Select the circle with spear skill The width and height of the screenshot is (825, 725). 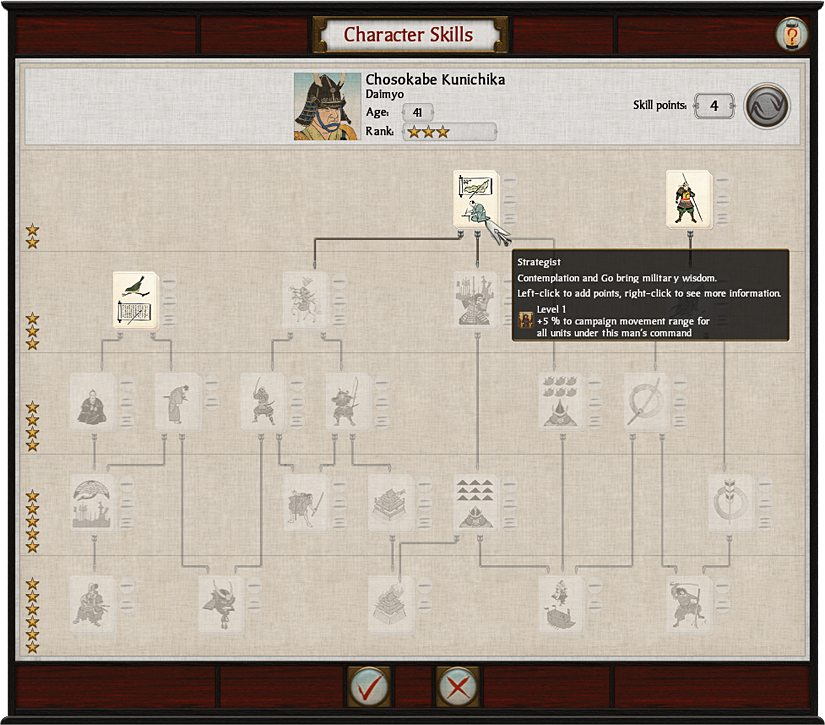(x=646, y=402)
